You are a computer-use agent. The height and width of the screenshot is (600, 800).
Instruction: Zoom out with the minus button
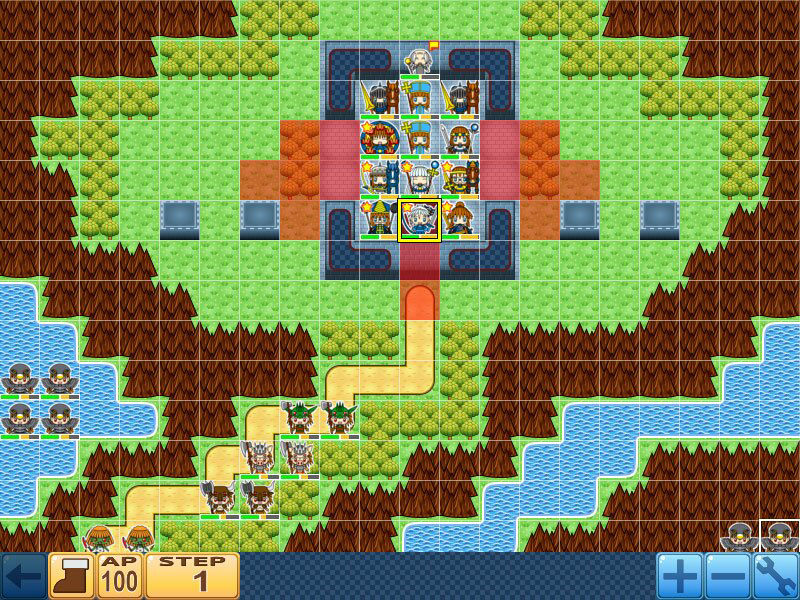pos(726,576)
